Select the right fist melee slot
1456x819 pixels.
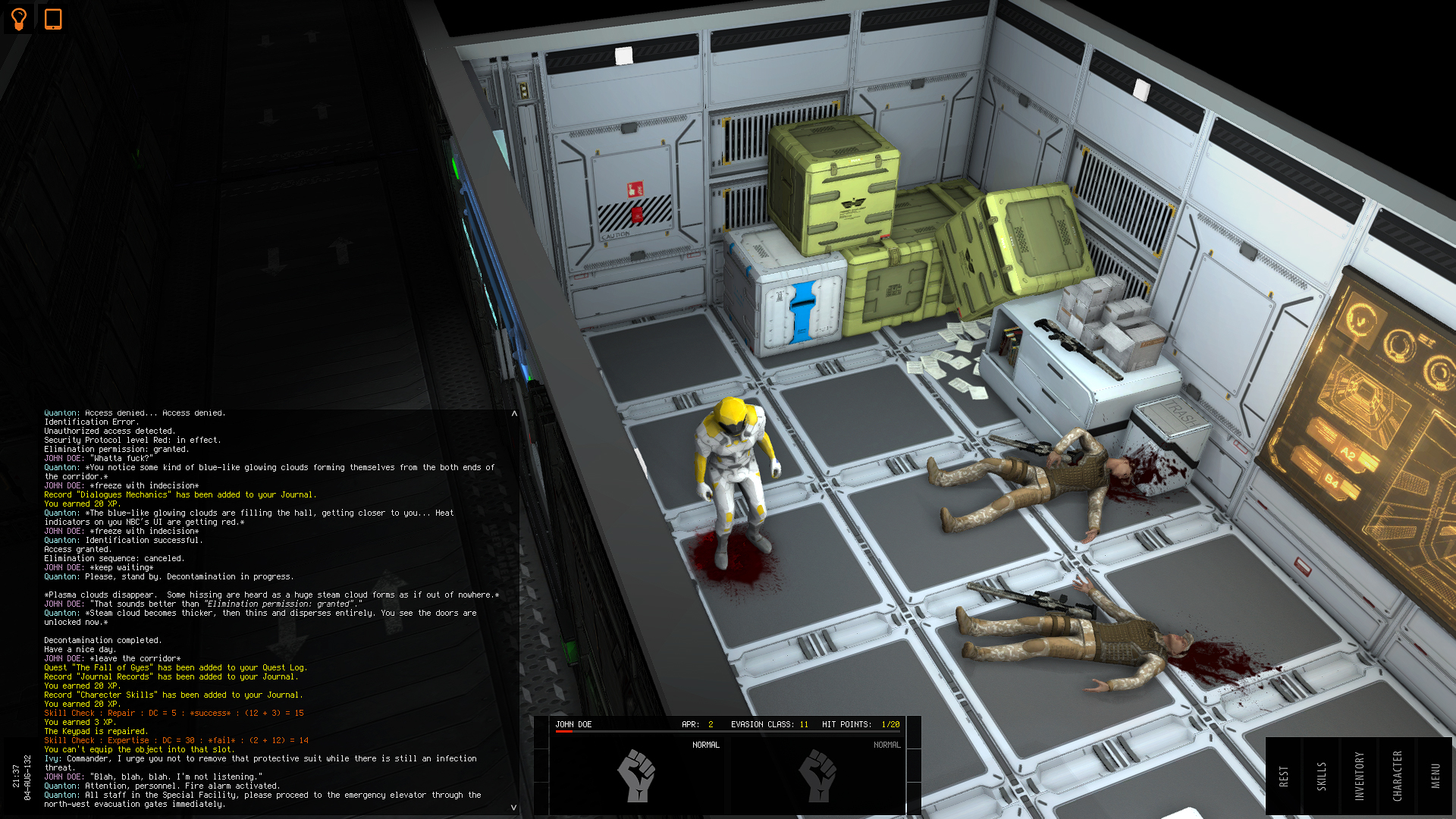coord(818,777)
